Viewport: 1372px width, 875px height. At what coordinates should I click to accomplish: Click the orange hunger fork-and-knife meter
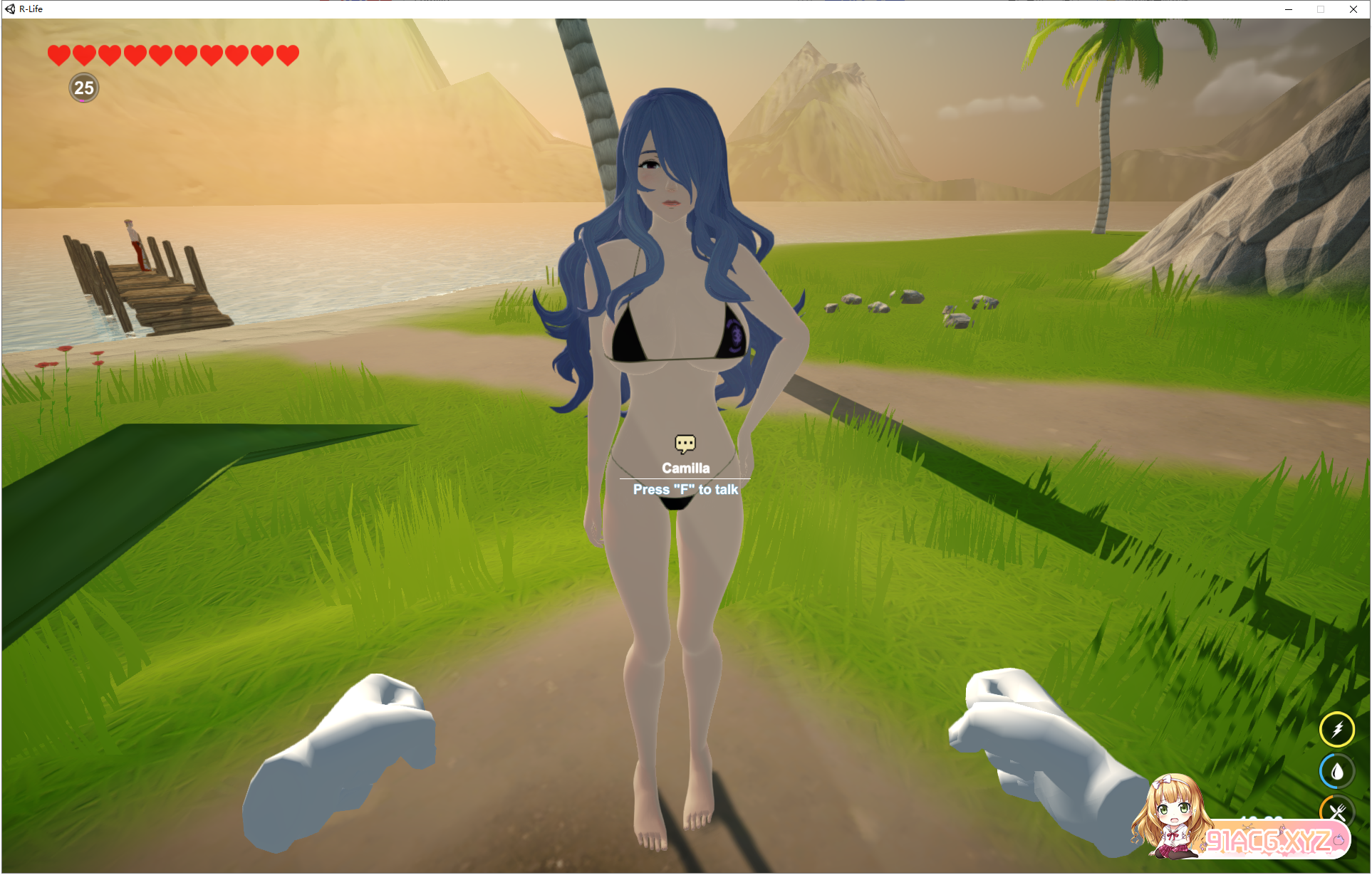(1339, 809)
